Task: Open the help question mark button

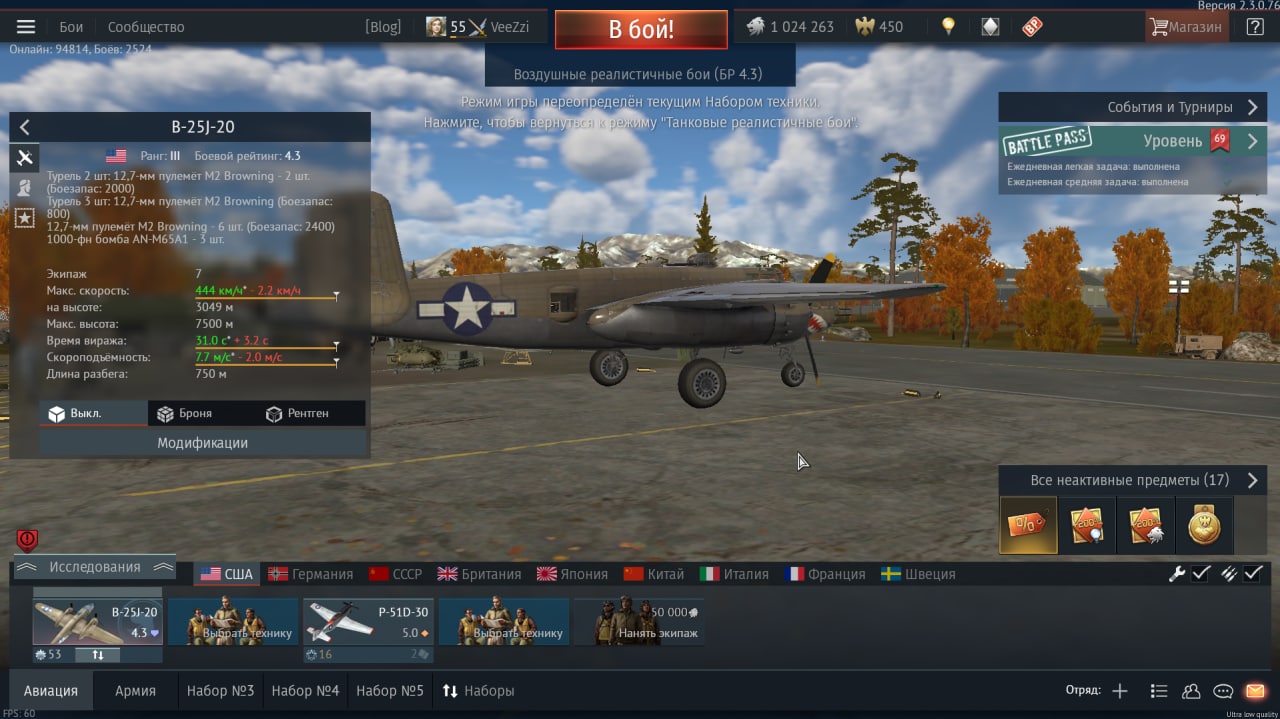Action: [1255, 27]
